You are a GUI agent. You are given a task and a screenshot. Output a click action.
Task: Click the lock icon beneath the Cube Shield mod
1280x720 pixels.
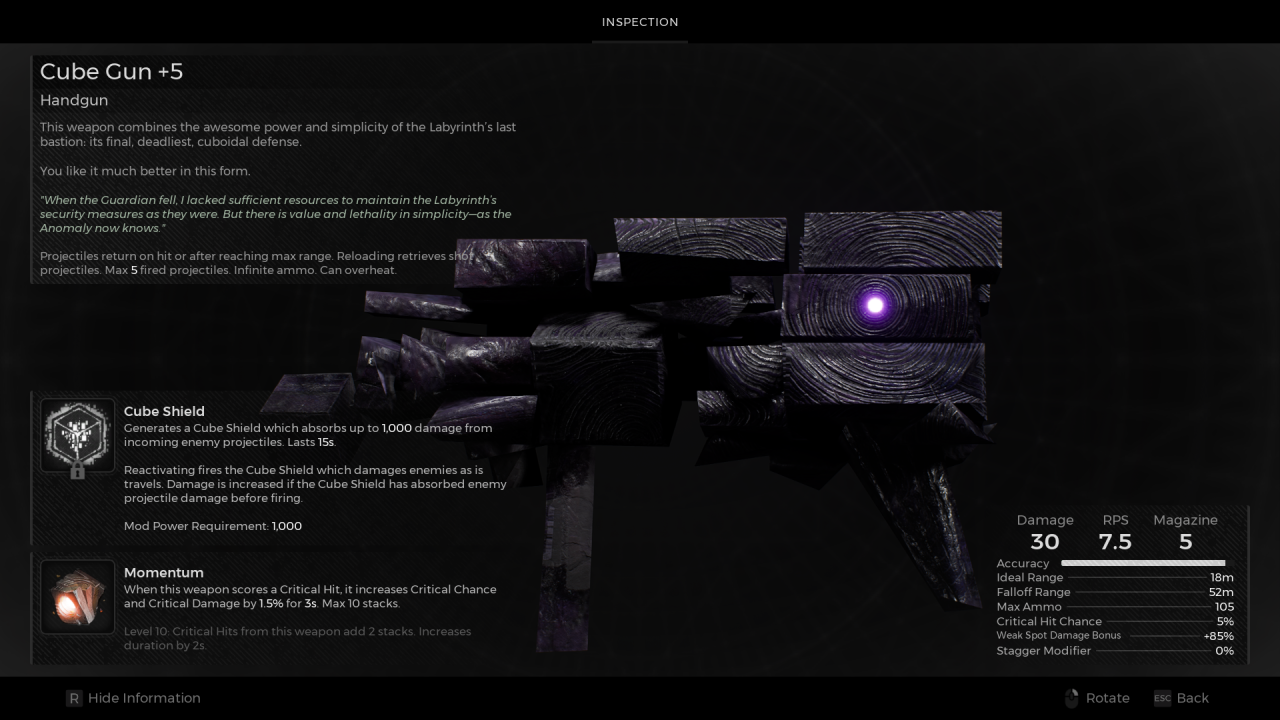77,470
